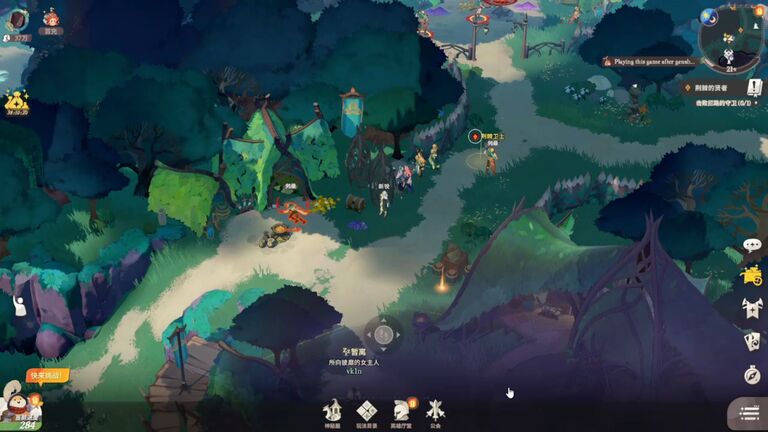Open the armor equipment icon

coord(752,308)
